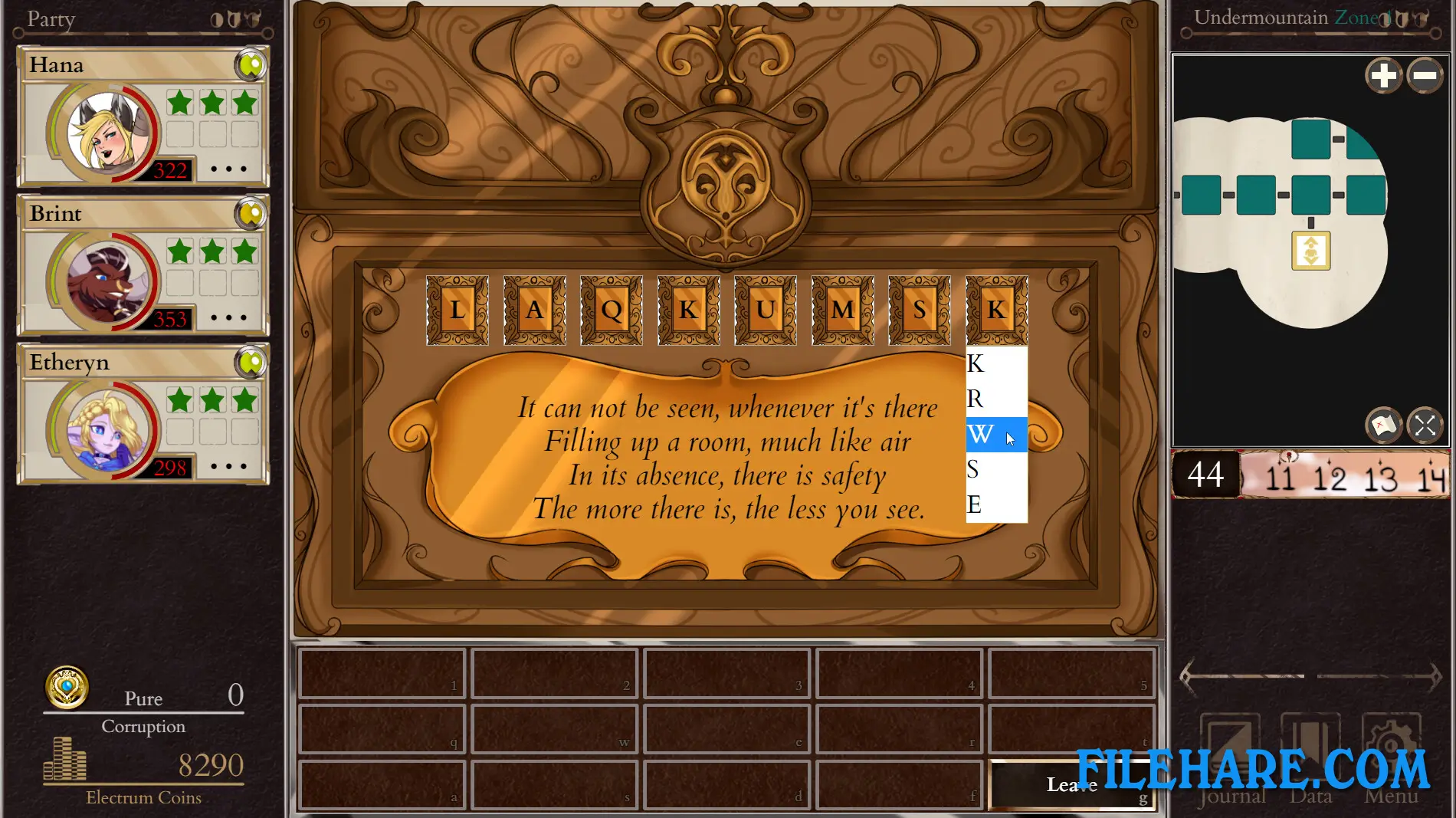Zoom out on the minimap
The width and height of the screenshot is (1456, 818).
click(1425, 76)
